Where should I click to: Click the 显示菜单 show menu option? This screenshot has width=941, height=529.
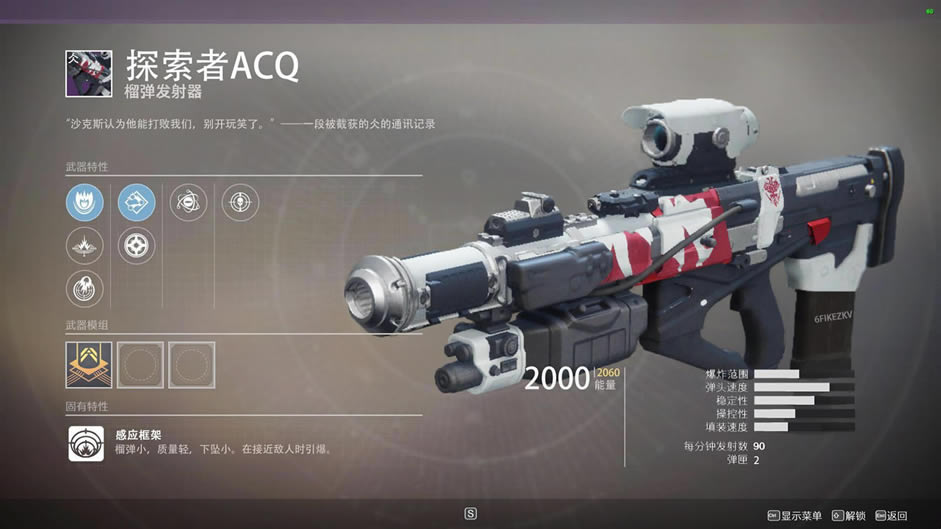[x=794, y=515]
